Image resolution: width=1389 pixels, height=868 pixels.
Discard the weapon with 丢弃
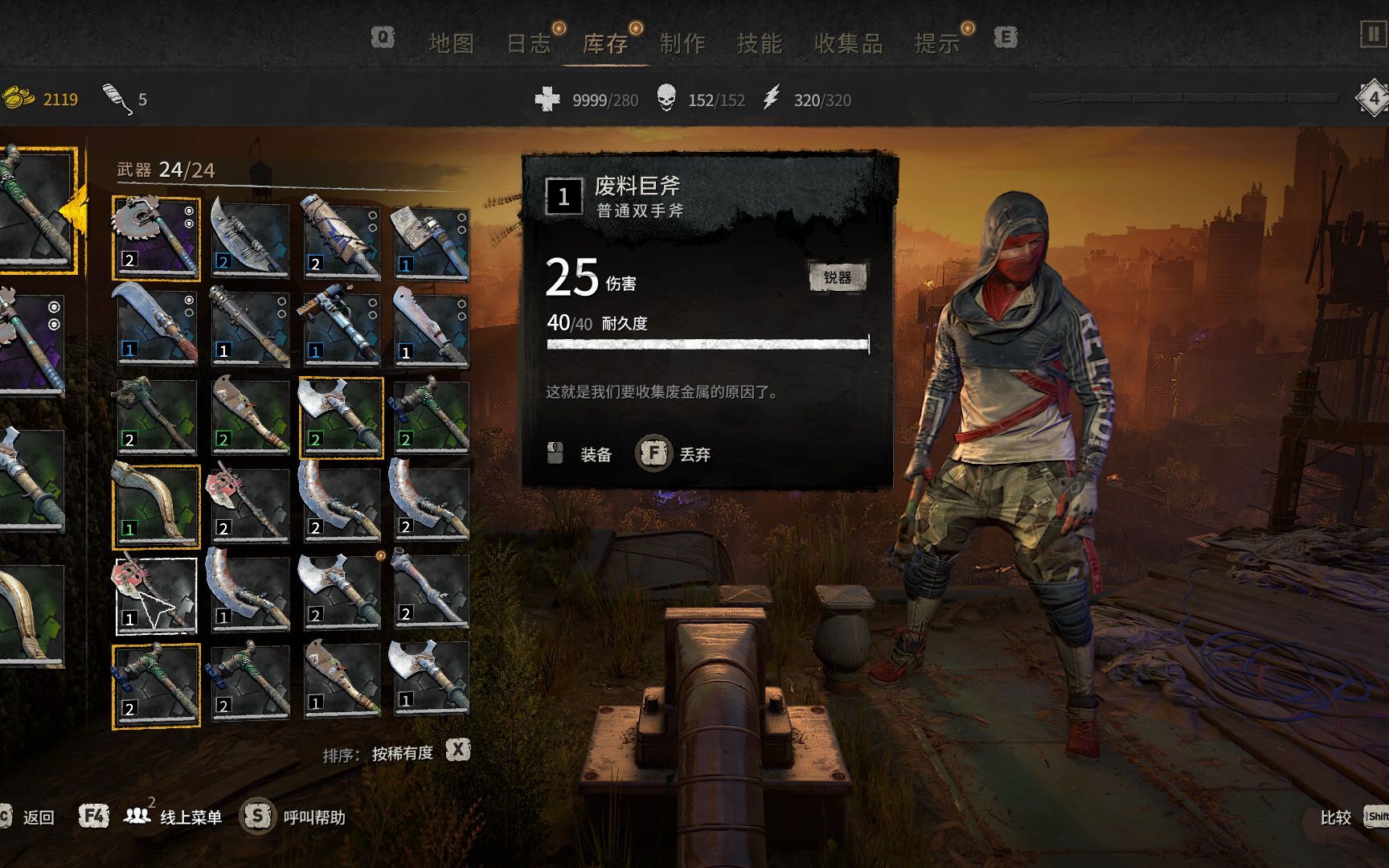[694, 455]
